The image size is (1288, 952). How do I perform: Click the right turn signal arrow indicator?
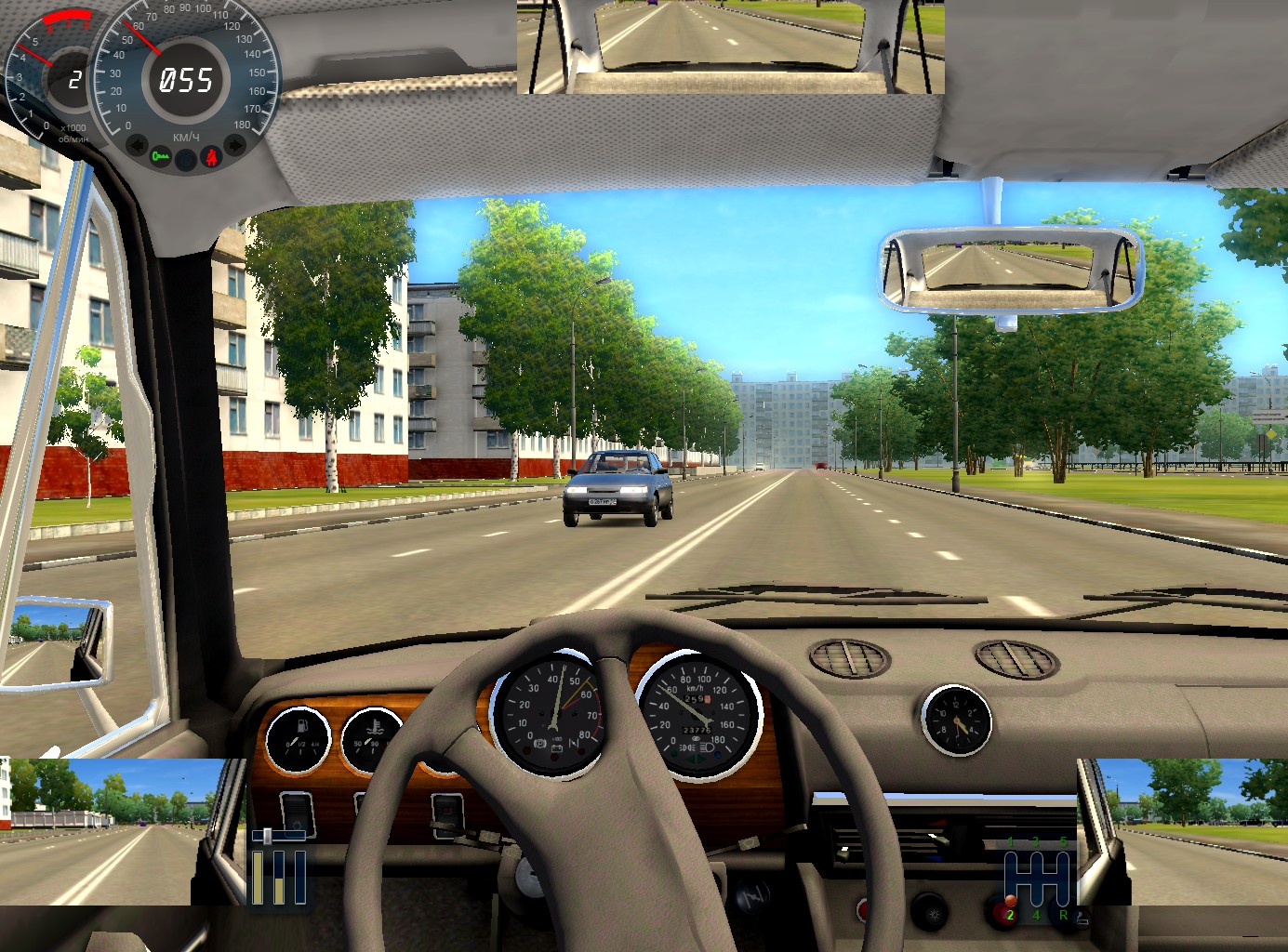(x=235, y=145)
